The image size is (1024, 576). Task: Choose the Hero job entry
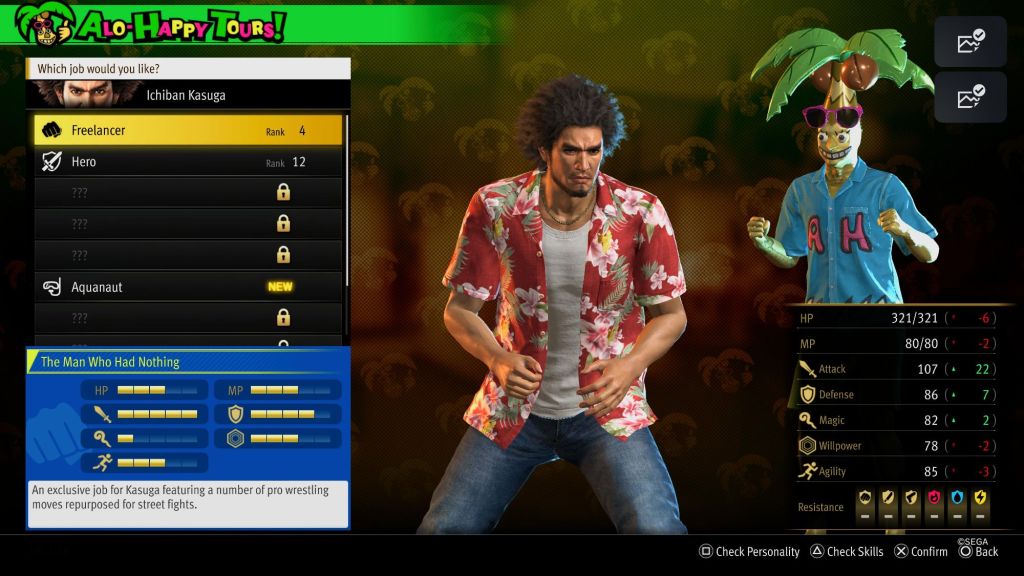(188, 162)
